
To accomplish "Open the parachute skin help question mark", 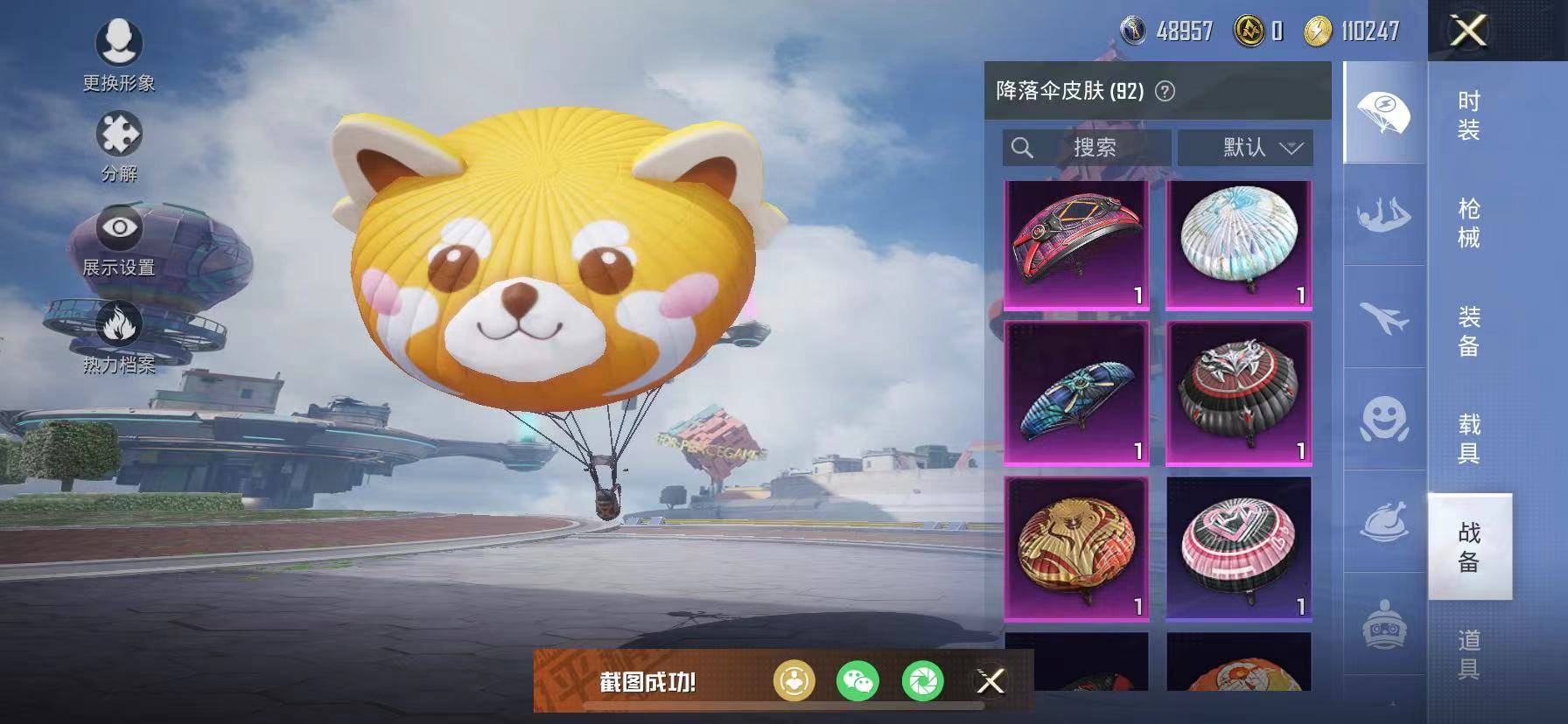I will pos(1164,90).
